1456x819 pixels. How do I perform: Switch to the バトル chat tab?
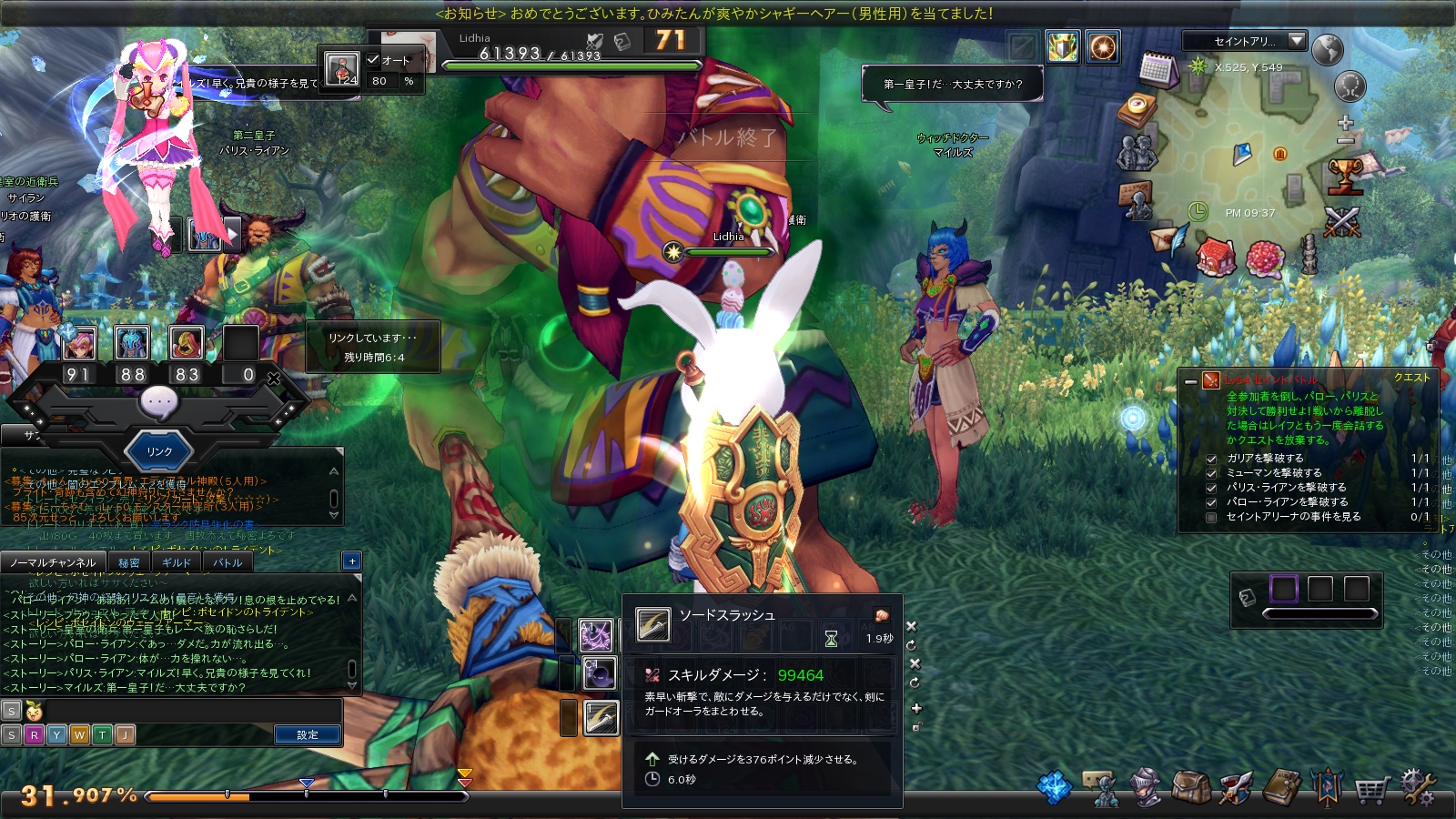tap(227, 562)
